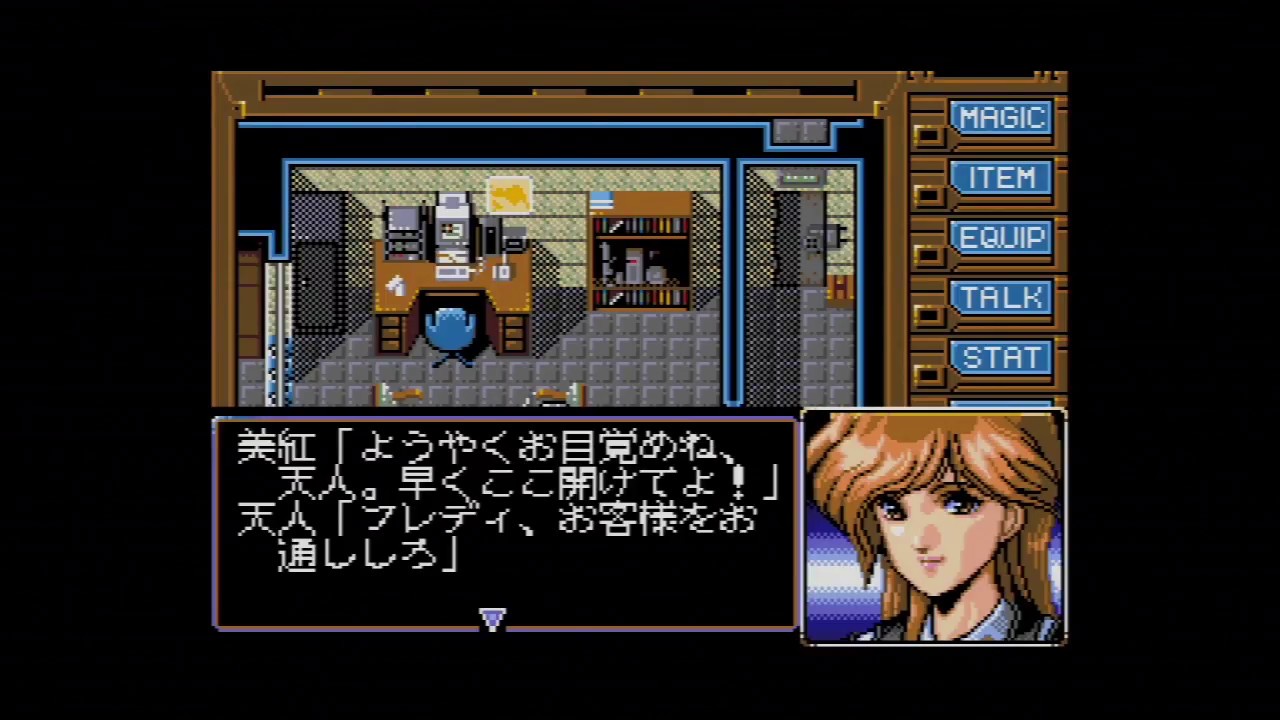The height and width of the screenshot is (720, 1280).
Task: Click the green indicator panel above the door
Action: click(798, 178)
